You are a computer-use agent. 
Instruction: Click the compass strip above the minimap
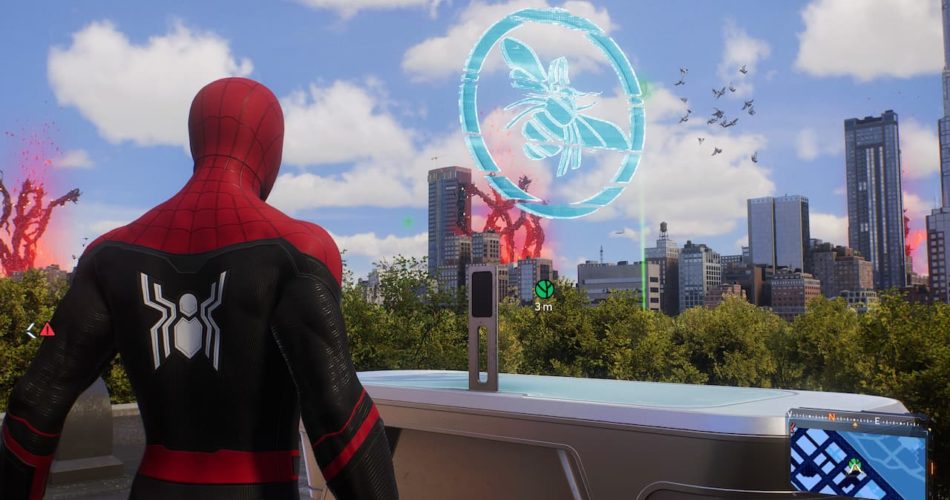click(x=856, y=418)
